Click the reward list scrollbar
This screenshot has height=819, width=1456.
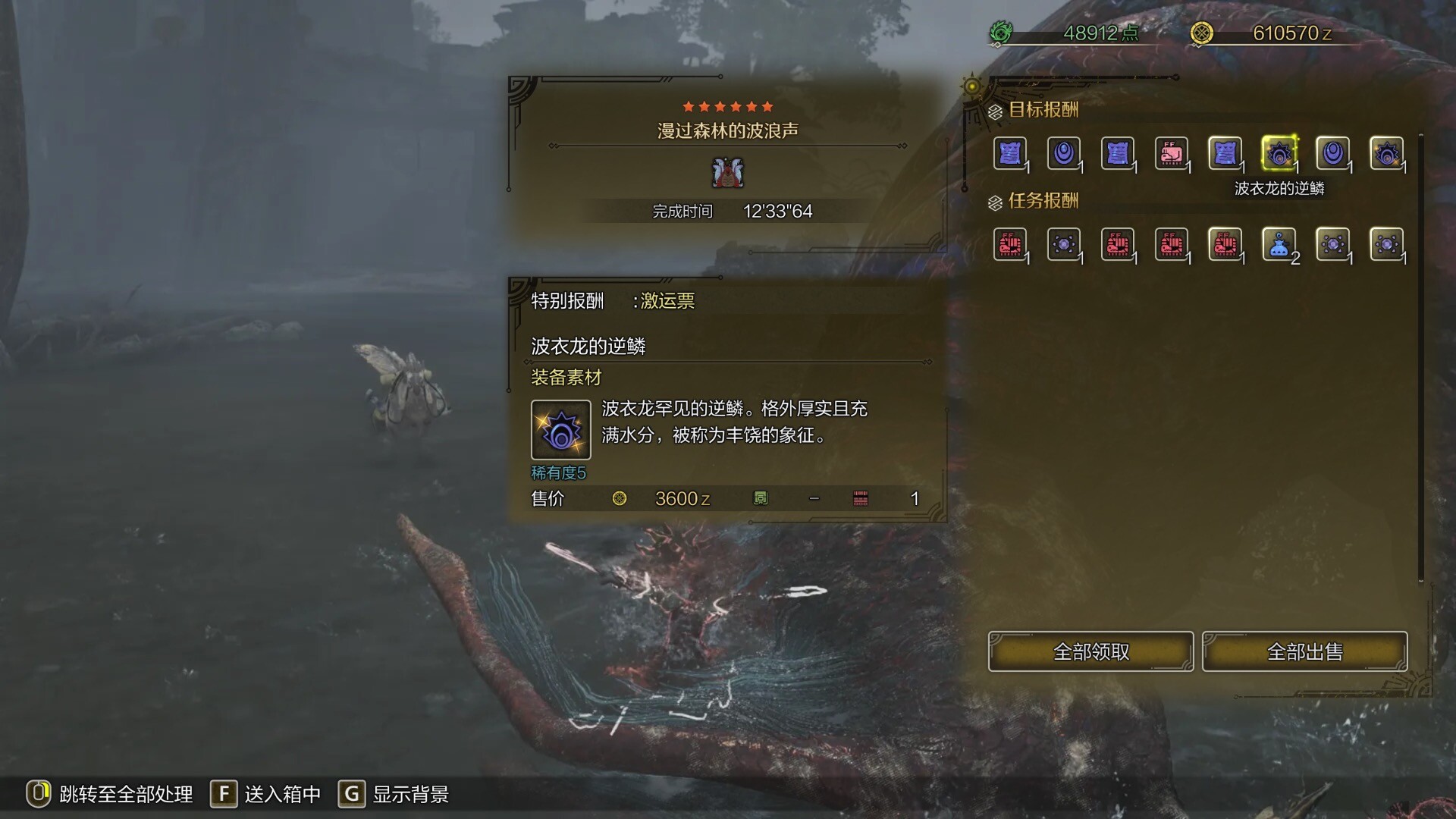[1420, 356]
